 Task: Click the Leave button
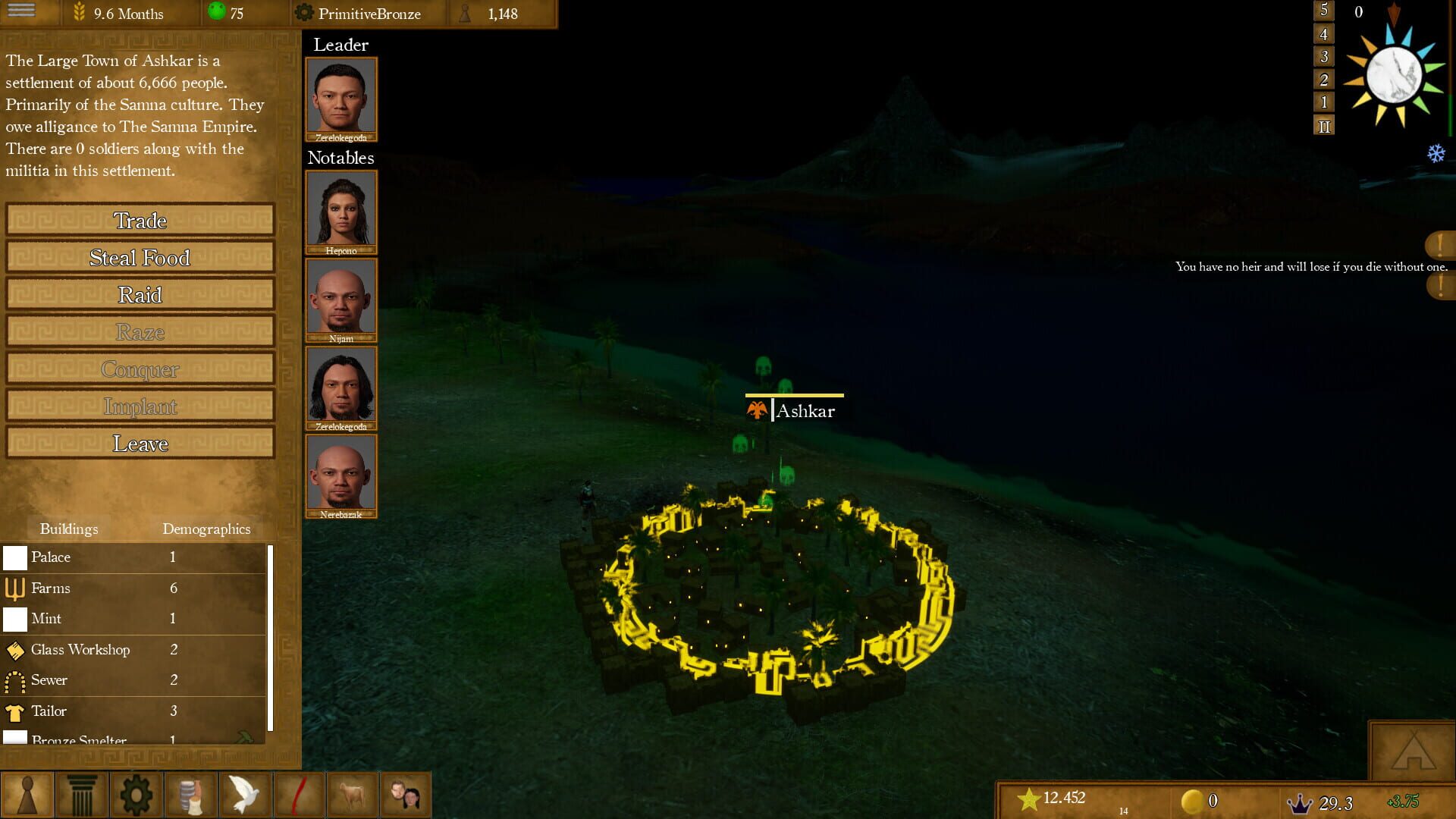pos(140,443)
